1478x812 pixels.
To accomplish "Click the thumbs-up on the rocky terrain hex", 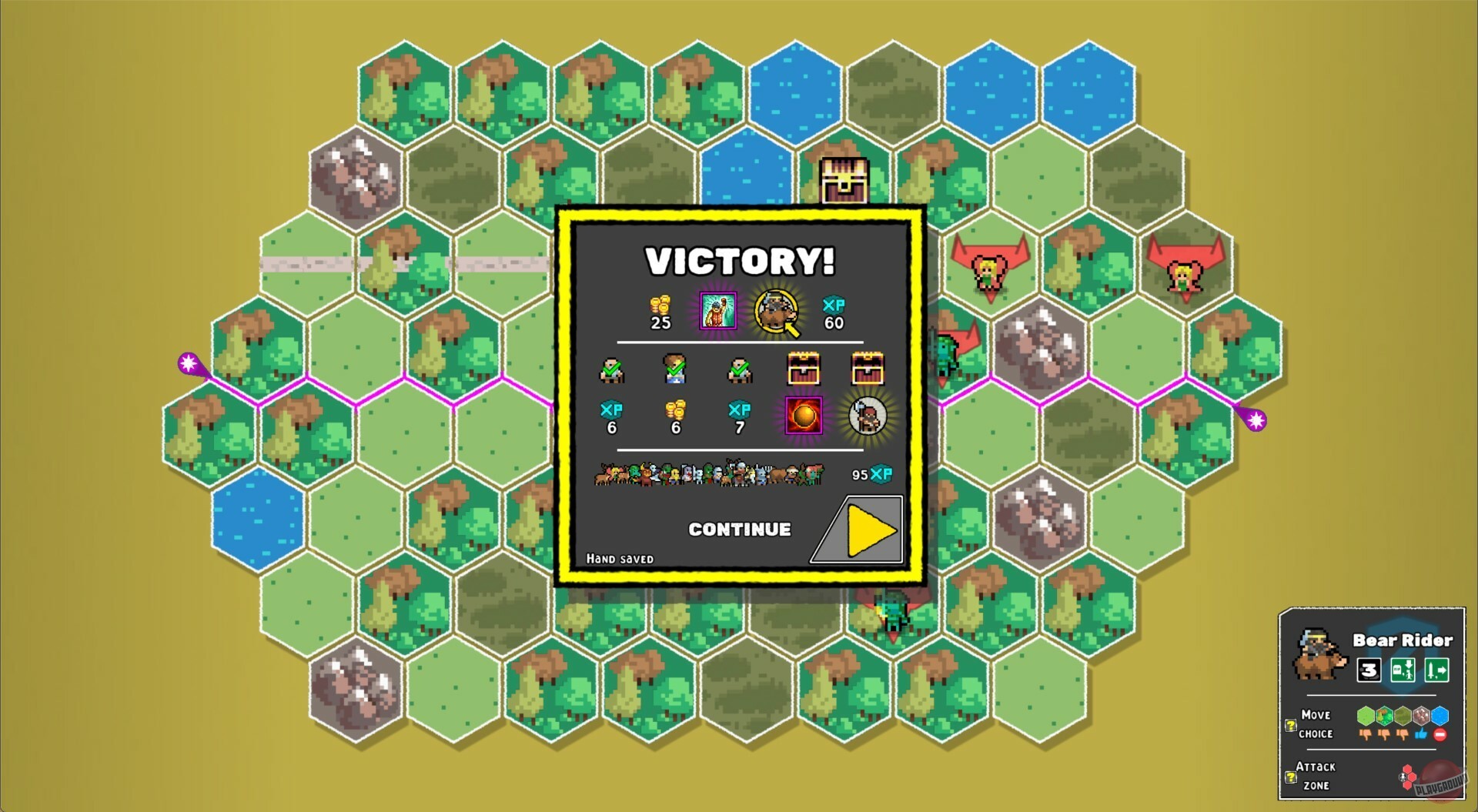I will tap(1422, 734).
